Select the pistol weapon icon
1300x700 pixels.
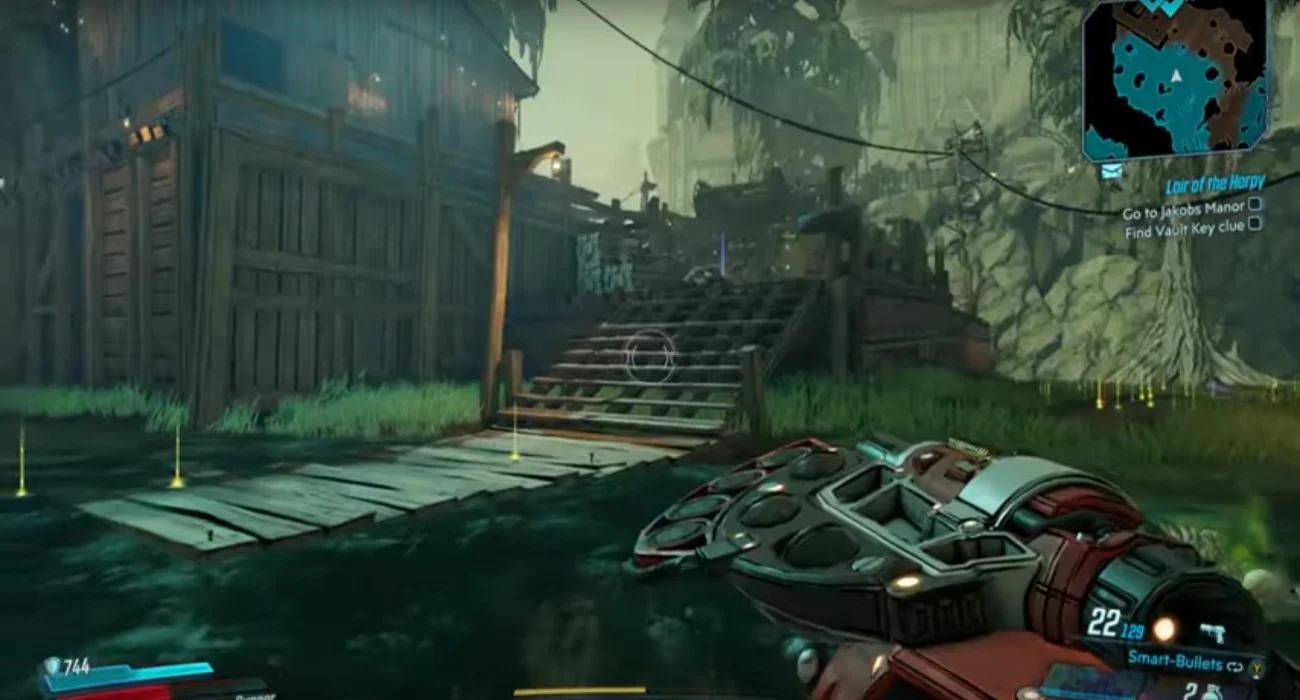[1215, 630]
